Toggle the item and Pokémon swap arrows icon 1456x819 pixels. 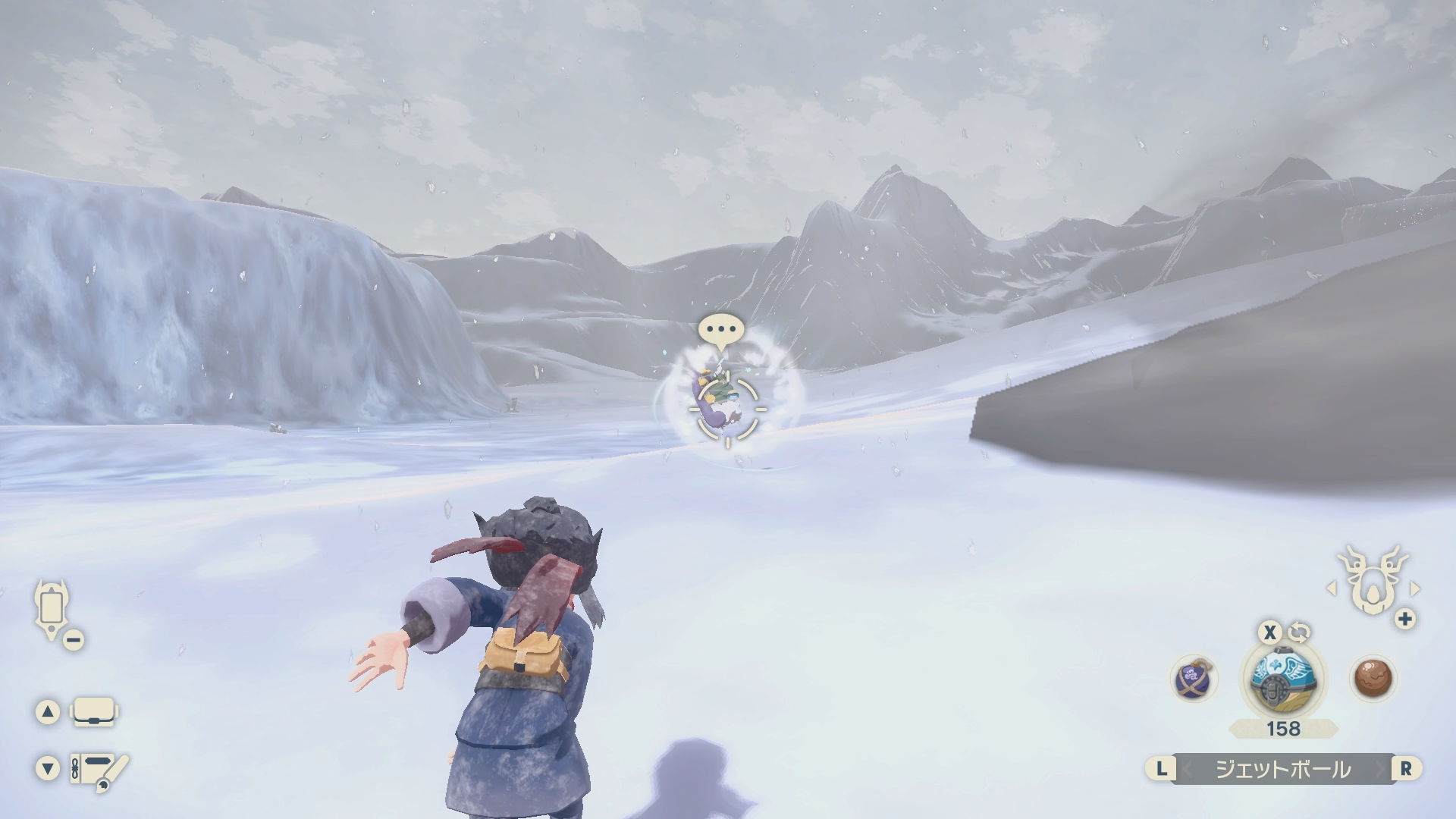coord(1299,632)
